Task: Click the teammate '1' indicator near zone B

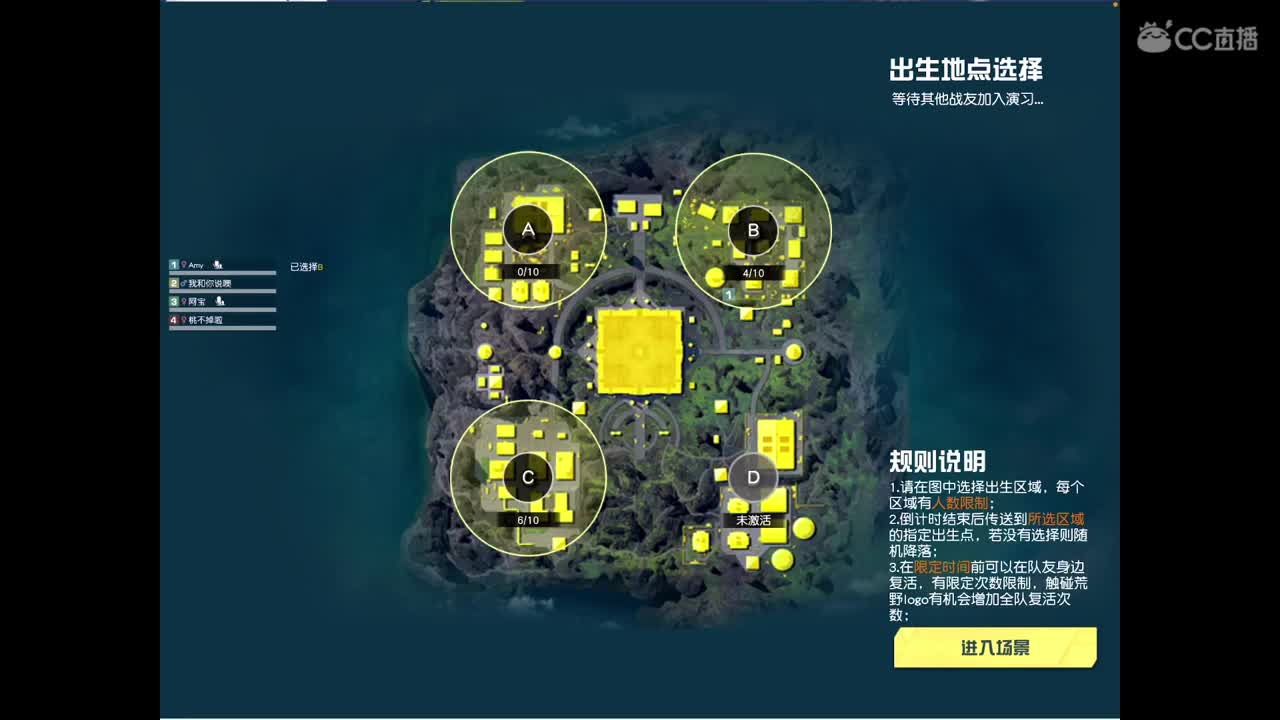Action: [731, 293]
